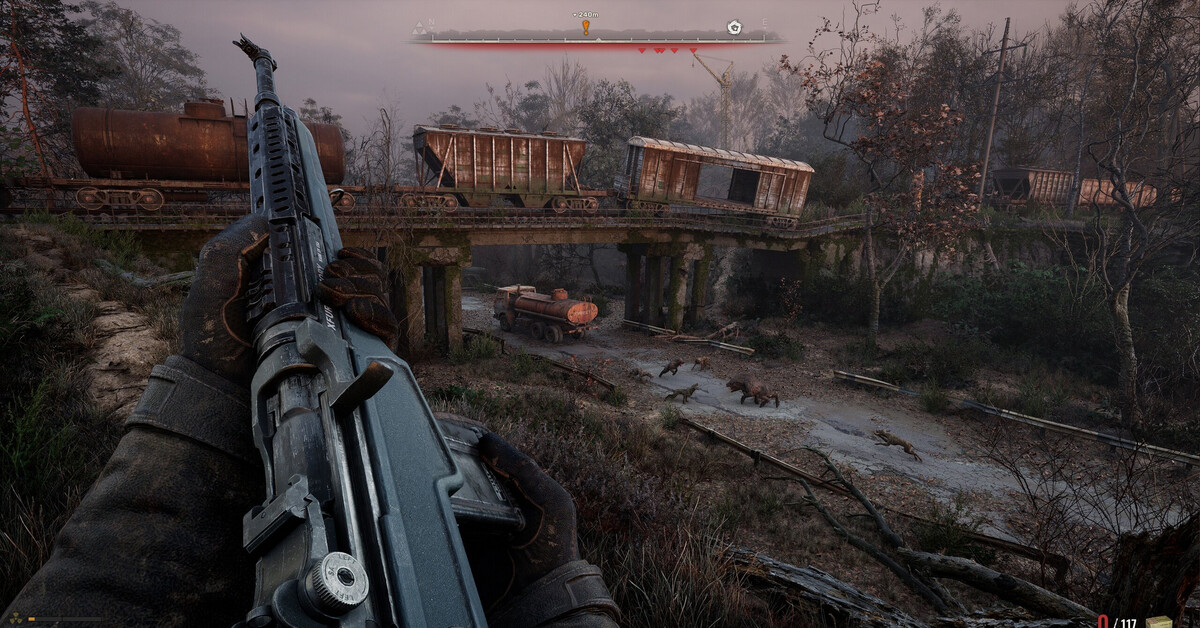Screen dimensions: 1200x628
Task: Click the triangle cluster icon beside compass north
Action: point(419,27)
